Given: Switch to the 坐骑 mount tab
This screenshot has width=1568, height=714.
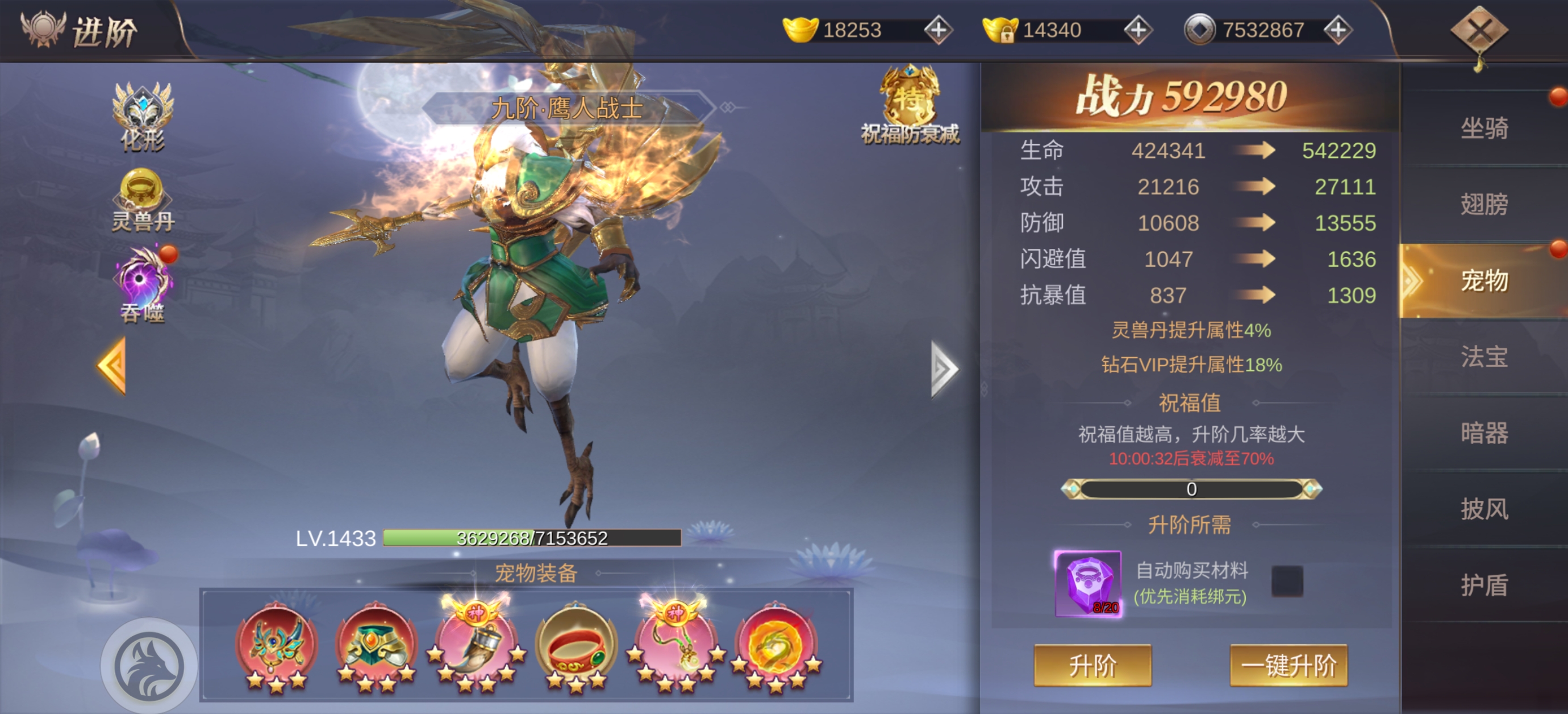Looking at the screenshot, I should 1484,128.
